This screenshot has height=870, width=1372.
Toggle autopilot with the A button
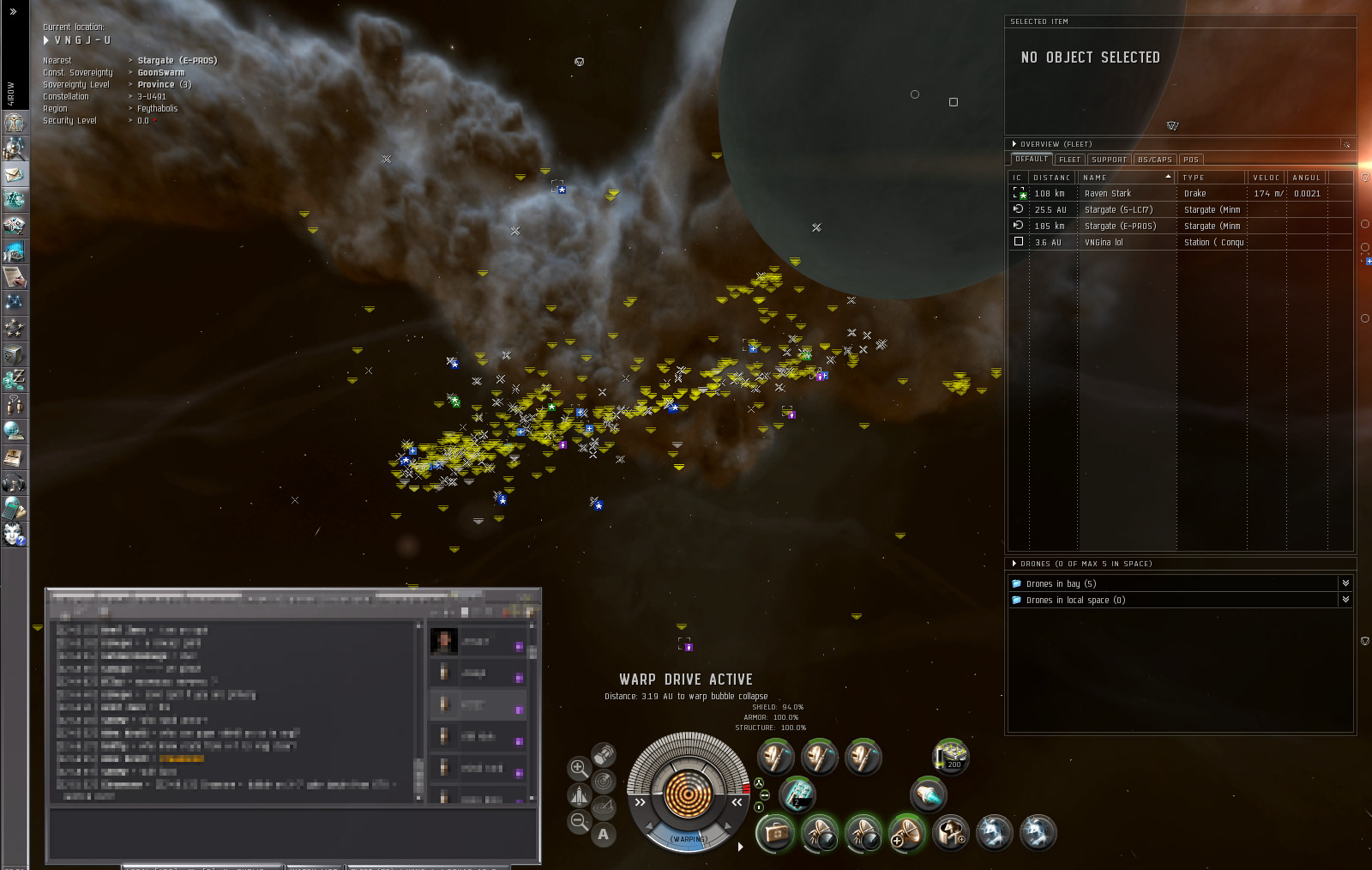(x=604, y=834)
